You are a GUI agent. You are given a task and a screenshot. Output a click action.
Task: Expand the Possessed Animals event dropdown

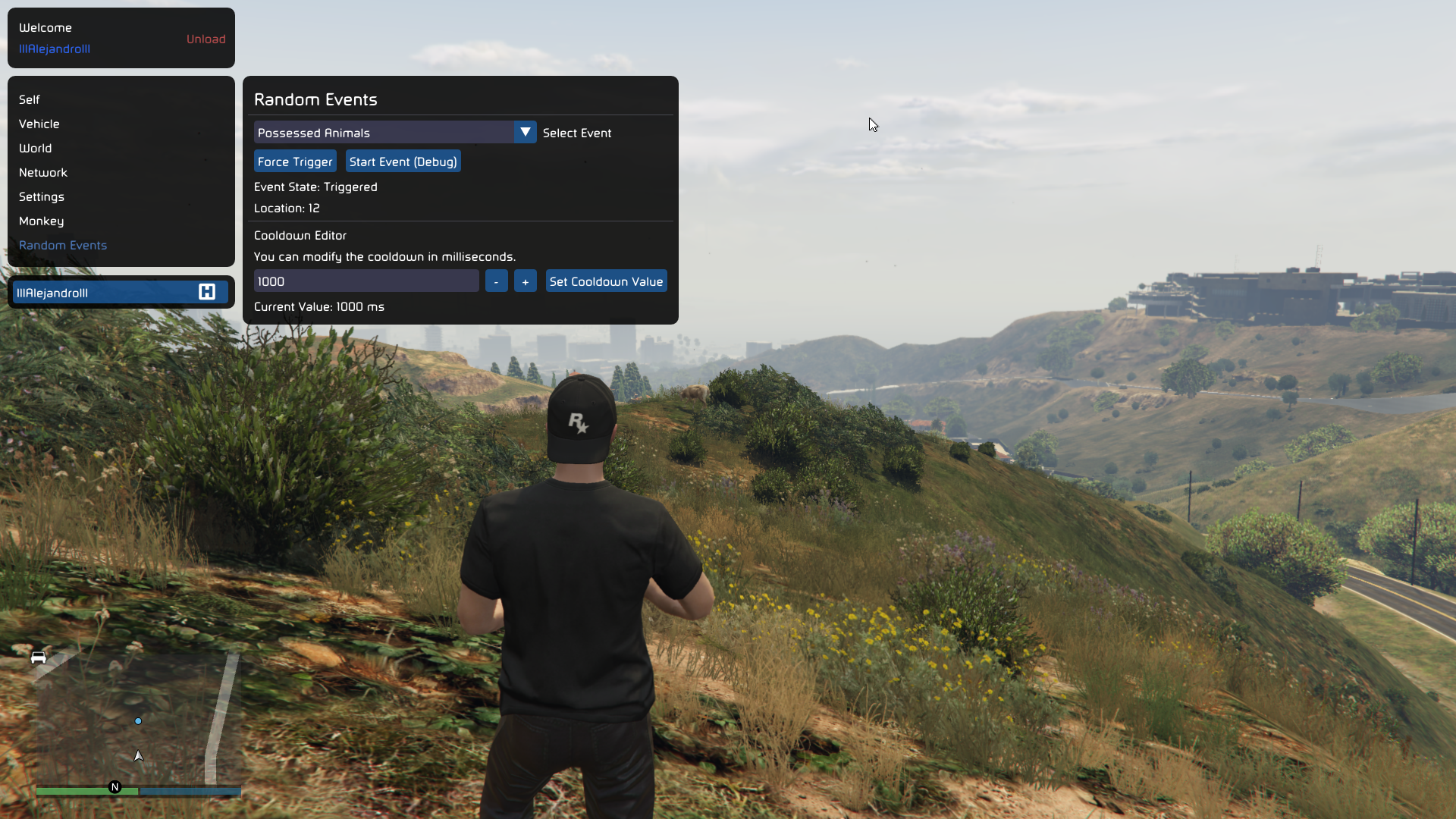click(525, 132)
